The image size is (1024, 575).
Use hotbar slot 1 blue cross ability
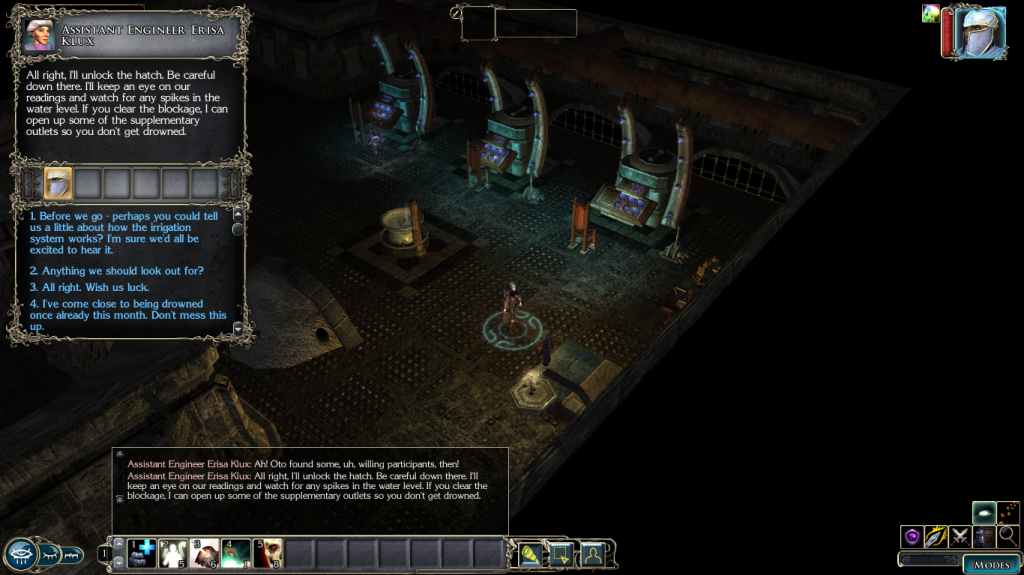tap(142, 552)
